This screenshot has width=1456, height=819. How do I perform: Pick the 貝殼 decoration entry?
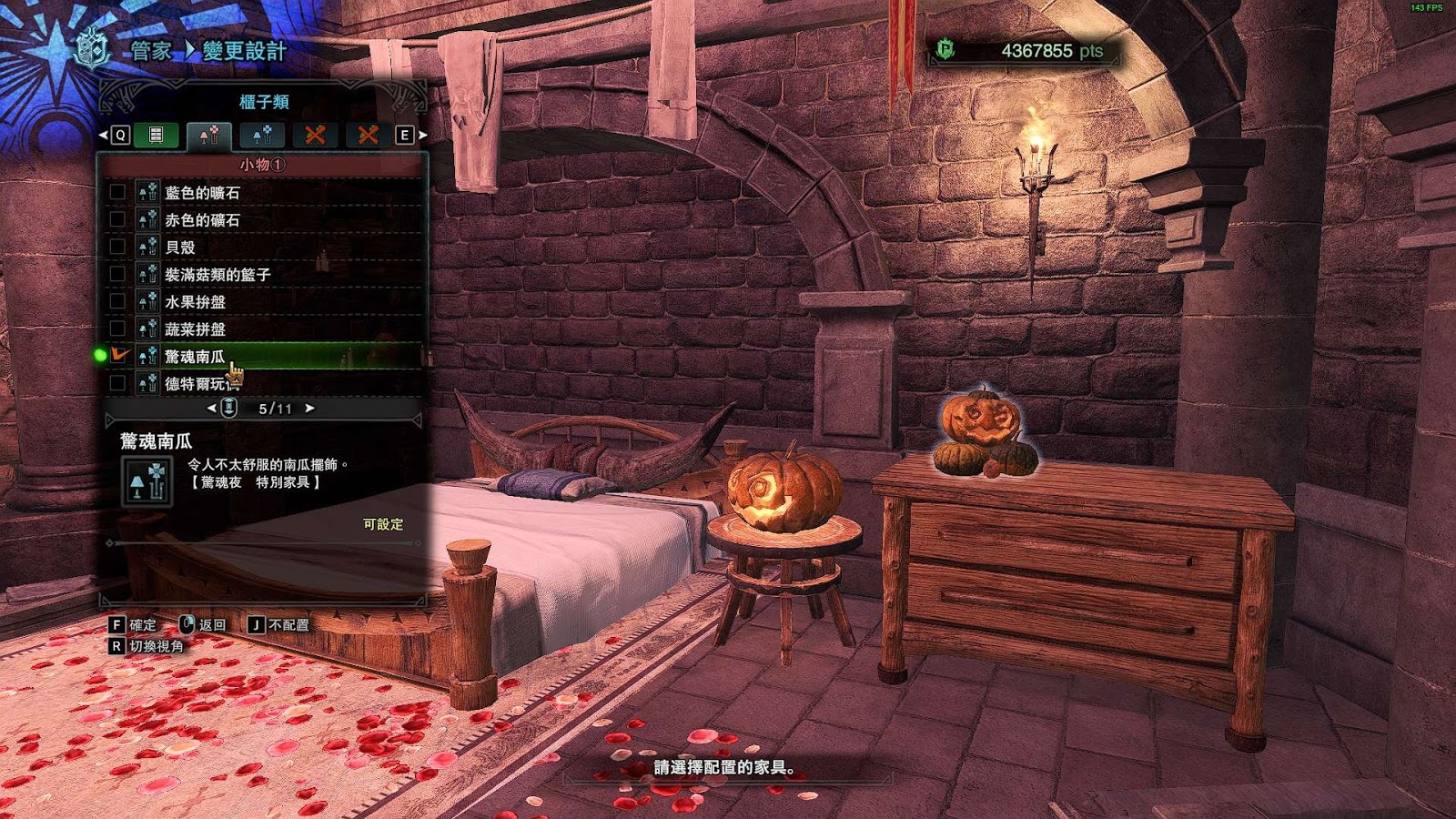click(x=180, y=248)
